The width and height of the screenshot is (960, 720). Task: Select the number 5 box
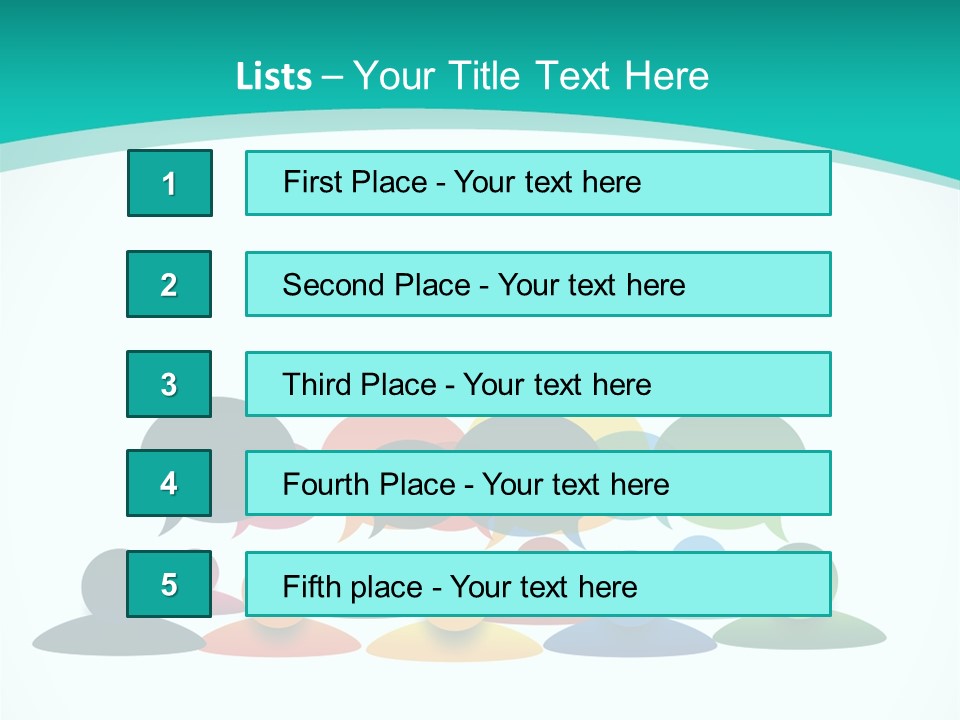pos(169,584)
